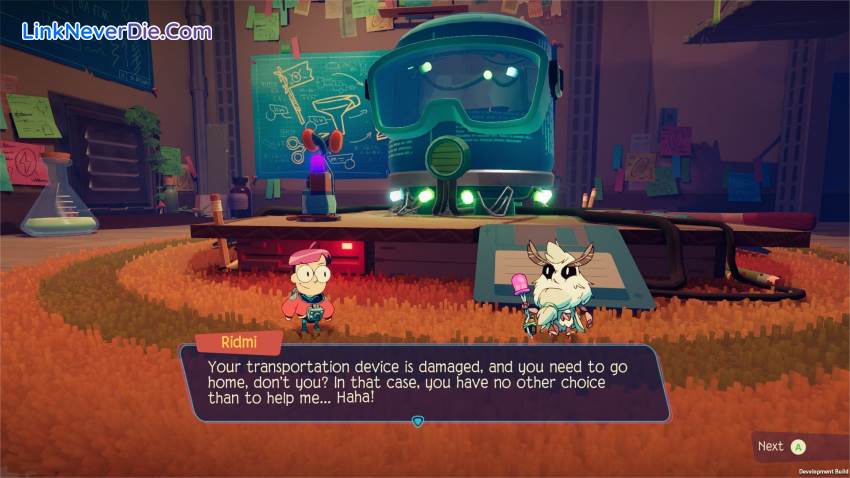The image size is (850, 478).
Task: Click the dialogue continue arrow indicator
Action: [x=418, y=421]
